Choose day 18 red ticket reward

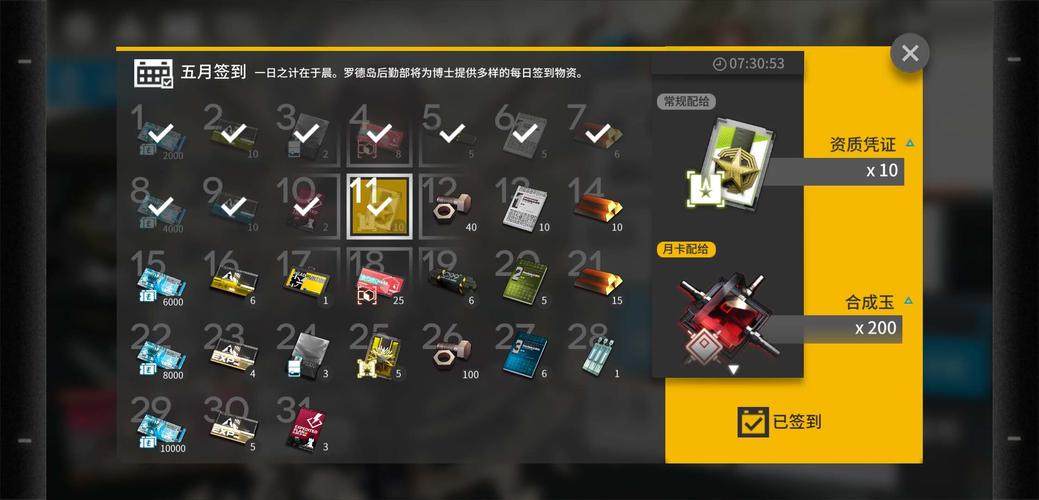(x=379, y=282)
